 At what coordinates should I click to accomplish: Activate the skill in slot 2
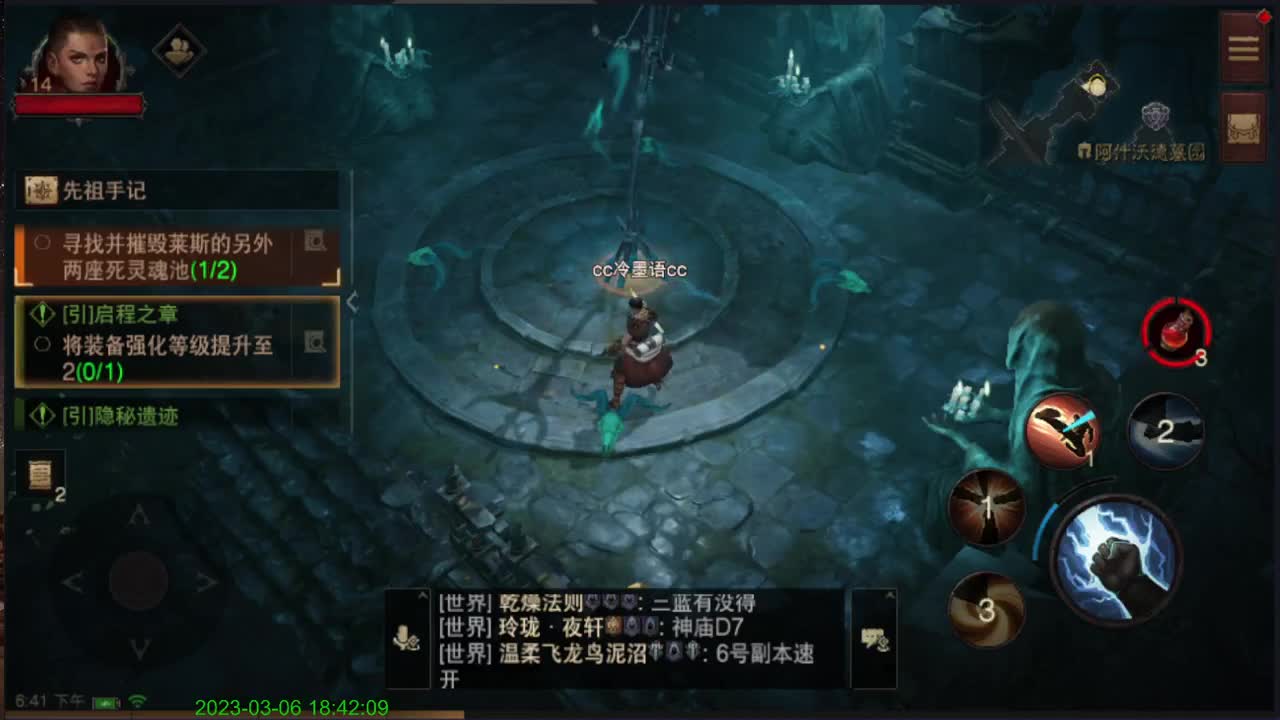[1164, 432]
